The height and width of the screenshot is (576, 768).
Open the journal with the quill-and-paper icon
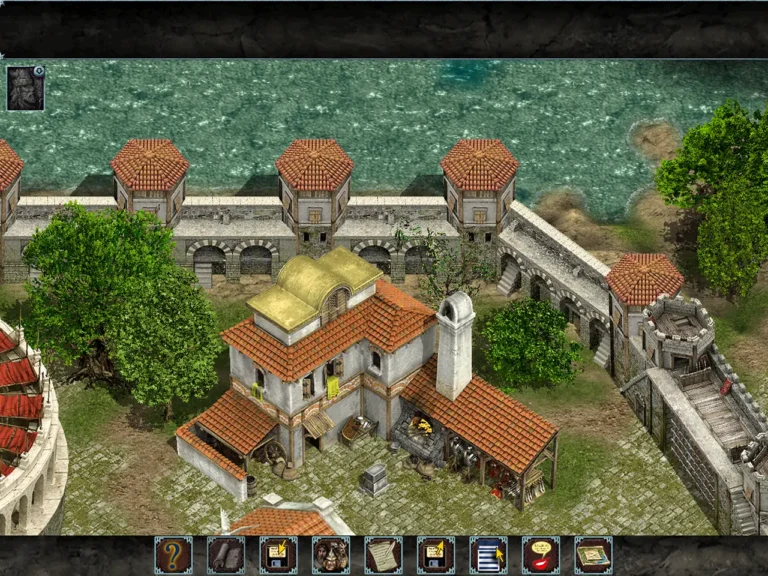click(x=383, y=555)
